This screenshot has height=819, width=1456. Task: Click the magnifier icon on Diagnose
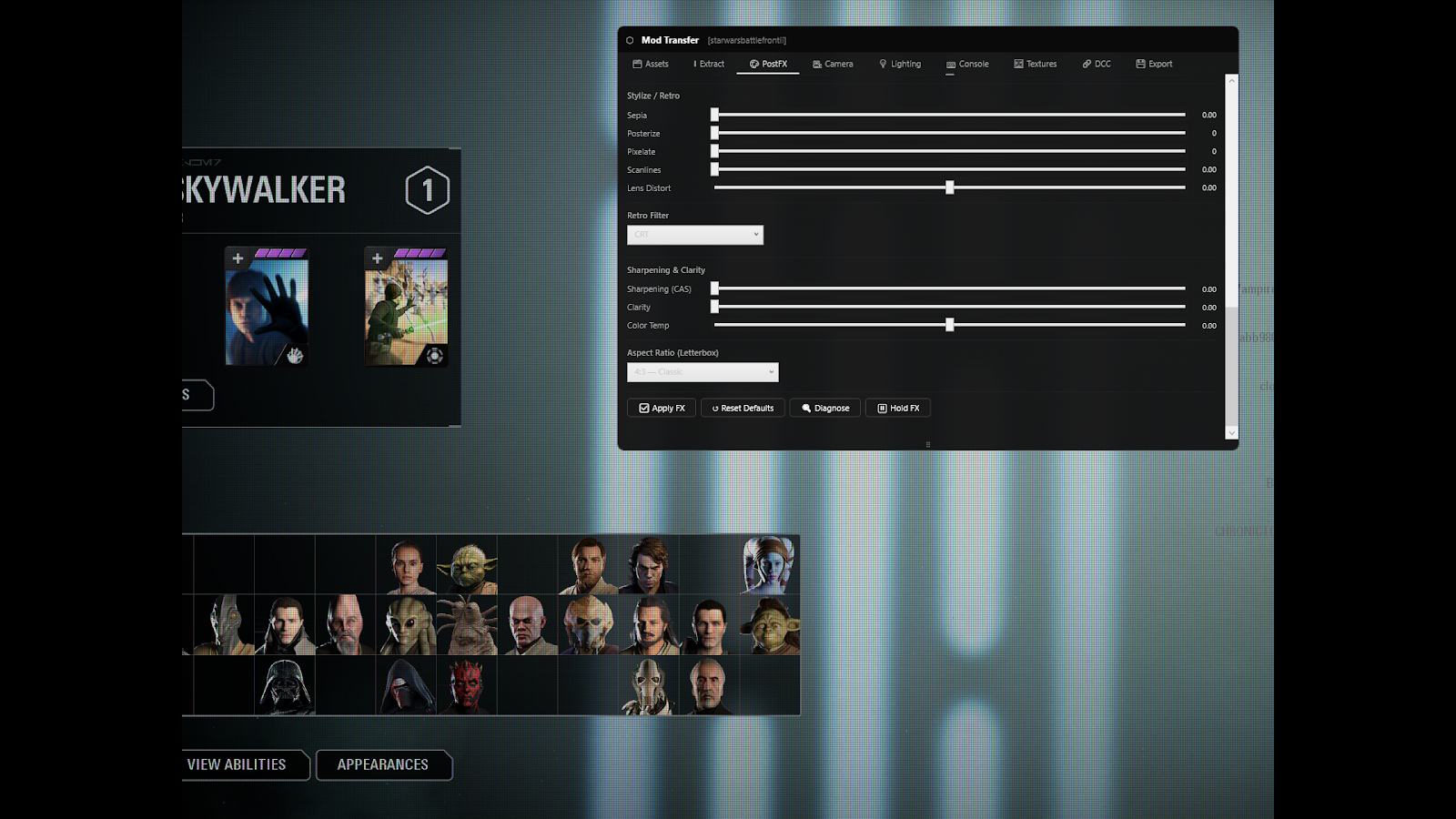804,408
